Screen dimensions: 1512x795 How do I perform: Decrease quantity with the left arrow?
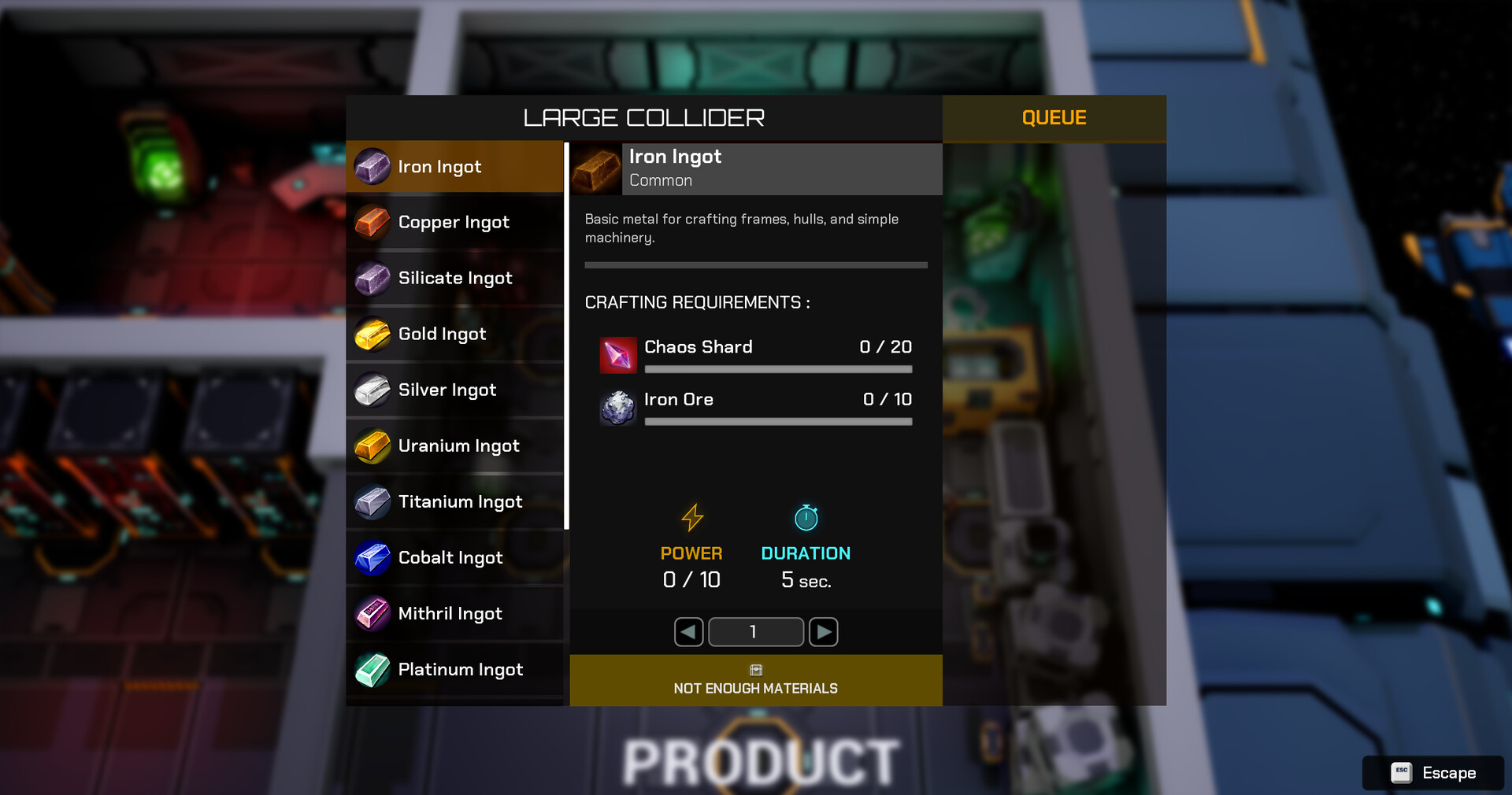pyautogui.click(x=687, y=632)
